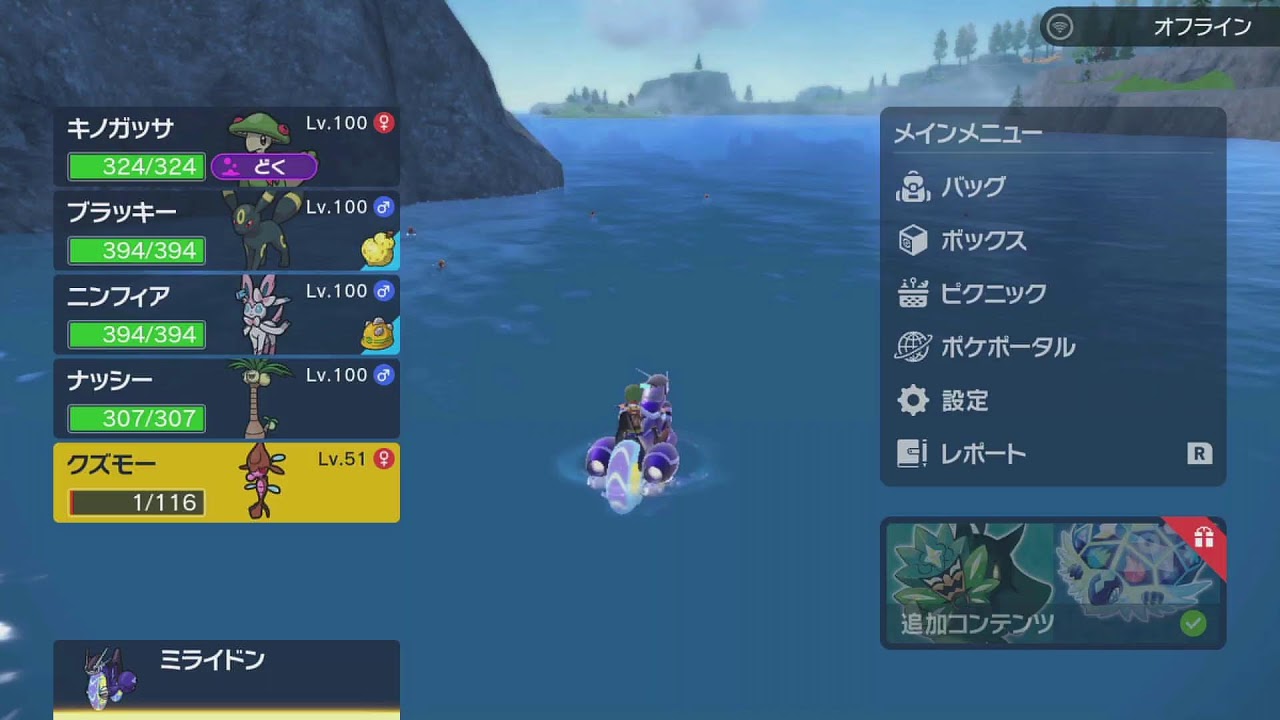Image resolution: width=1280 pixels, height=720 pixels.
Task: Open the 追加コンテンツ DLC banner
Action: [1052, 584]
